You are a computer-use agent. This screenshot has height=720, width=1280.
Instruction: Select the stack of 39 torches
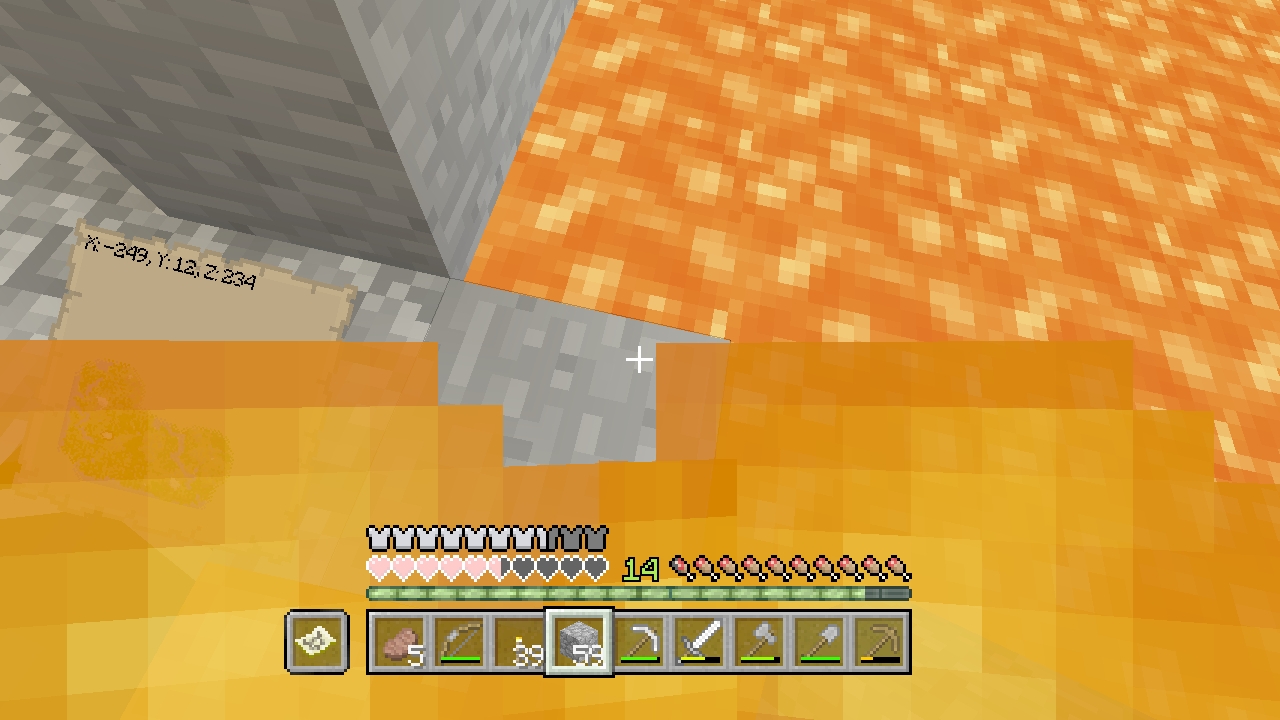click(520, 642)
